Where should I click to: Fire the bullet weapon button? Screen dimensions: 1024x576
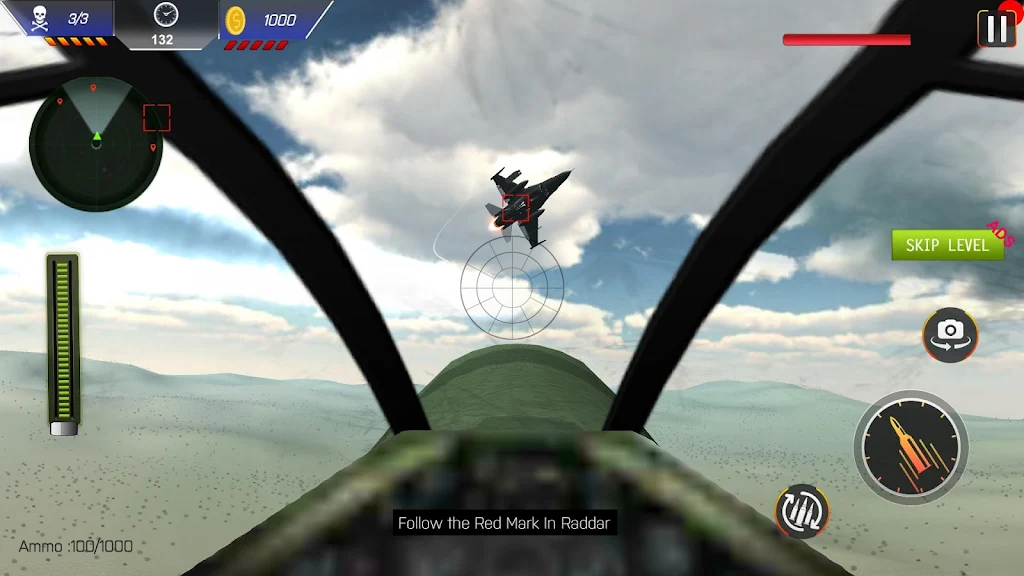click(911, 447)
